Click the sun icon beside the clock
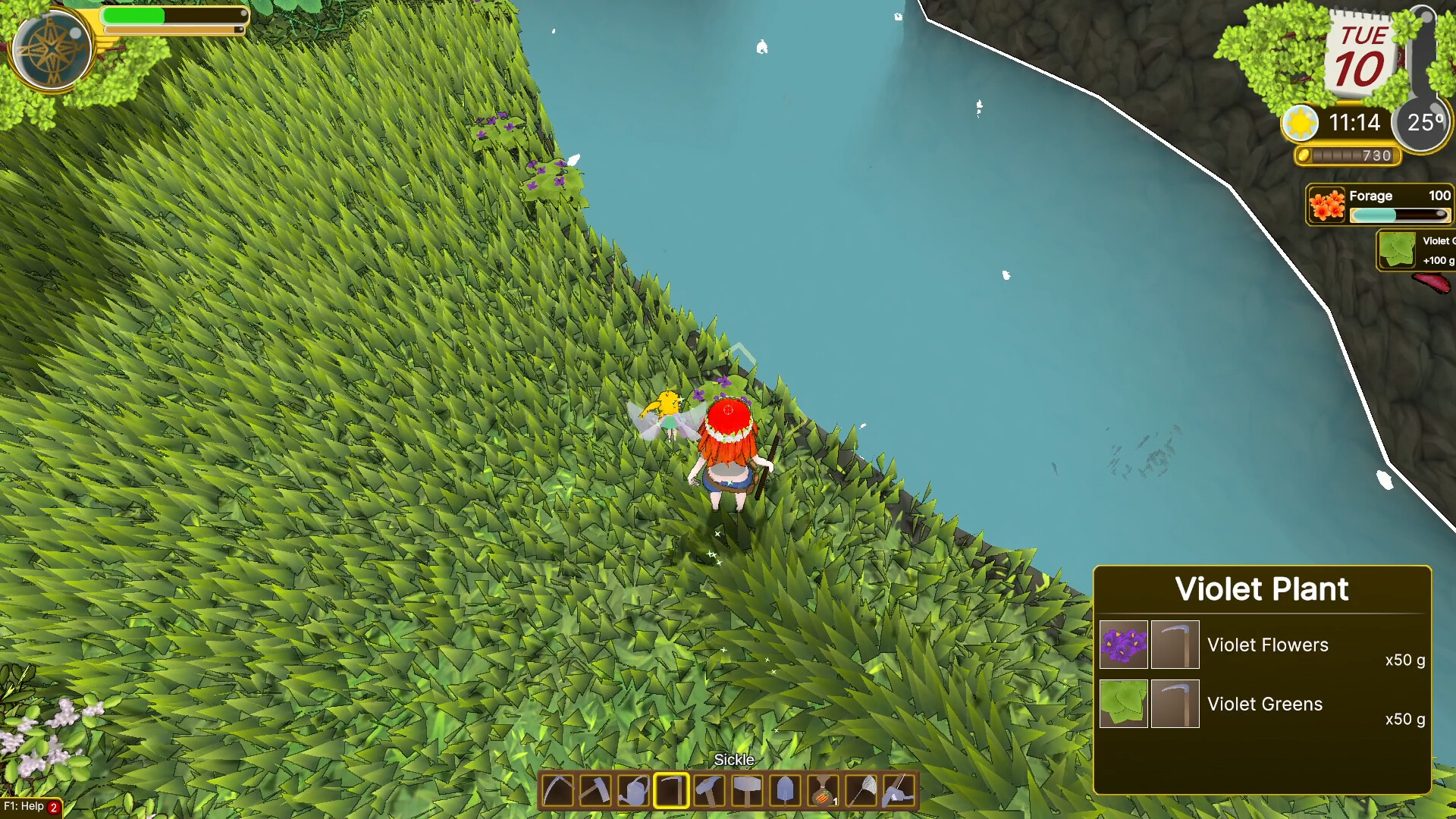Viewport: 1456px width, 819px height. (x=1299, y=122)
